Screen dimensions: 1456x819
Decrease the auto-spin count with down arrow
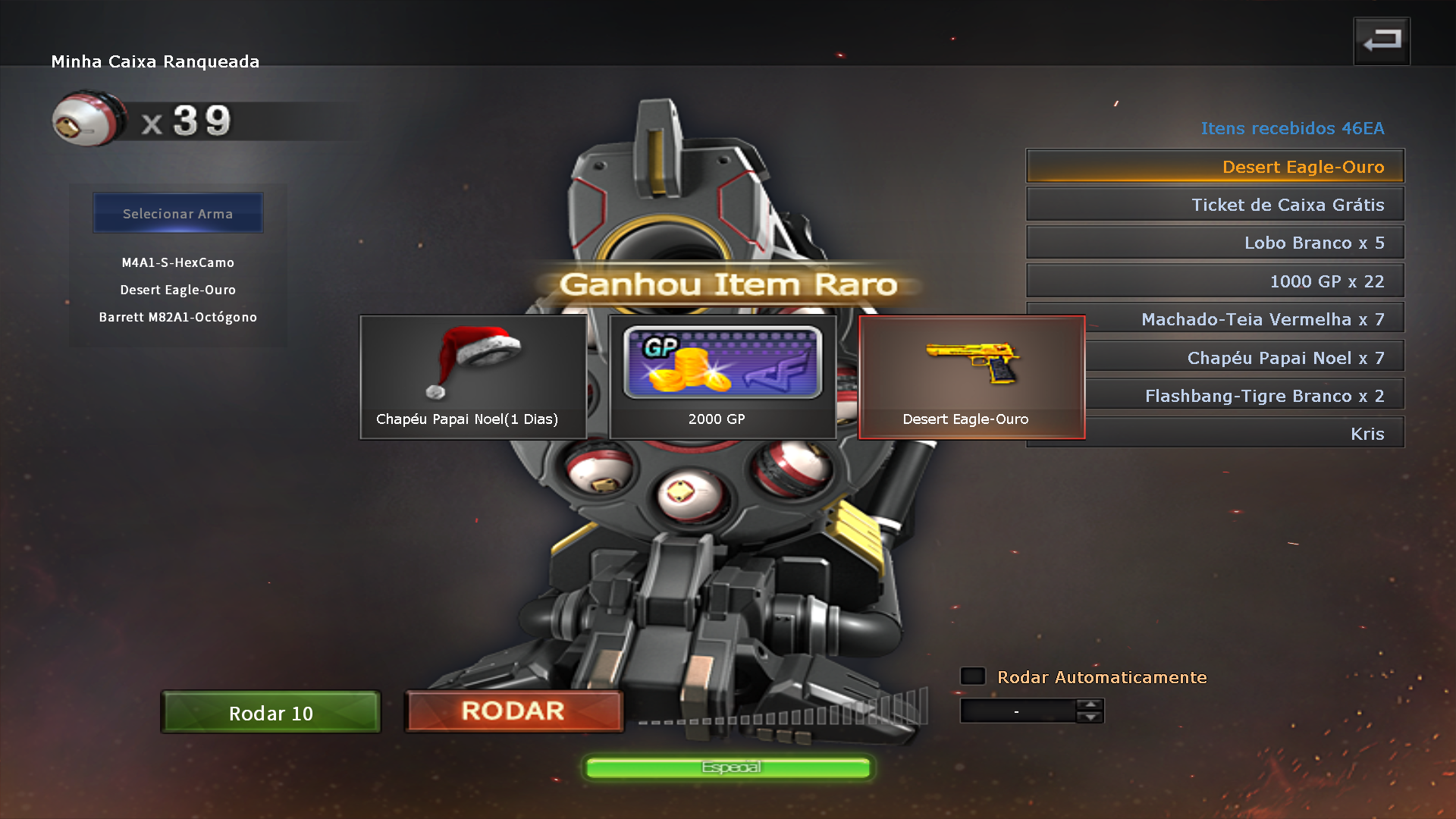coord(1090,717)
